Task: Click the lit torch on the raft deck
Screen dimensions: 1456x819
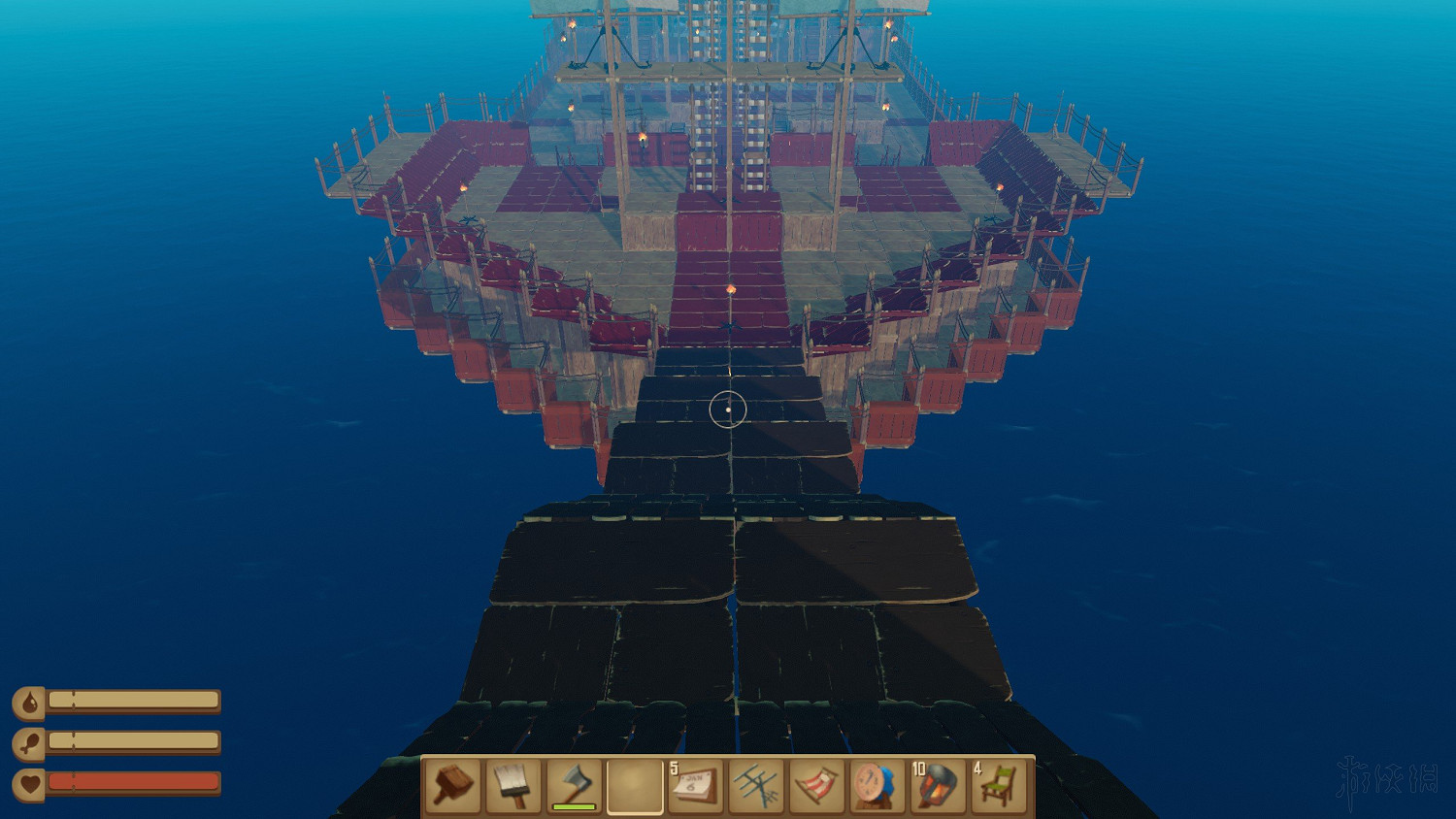Action: click(732, 289)
